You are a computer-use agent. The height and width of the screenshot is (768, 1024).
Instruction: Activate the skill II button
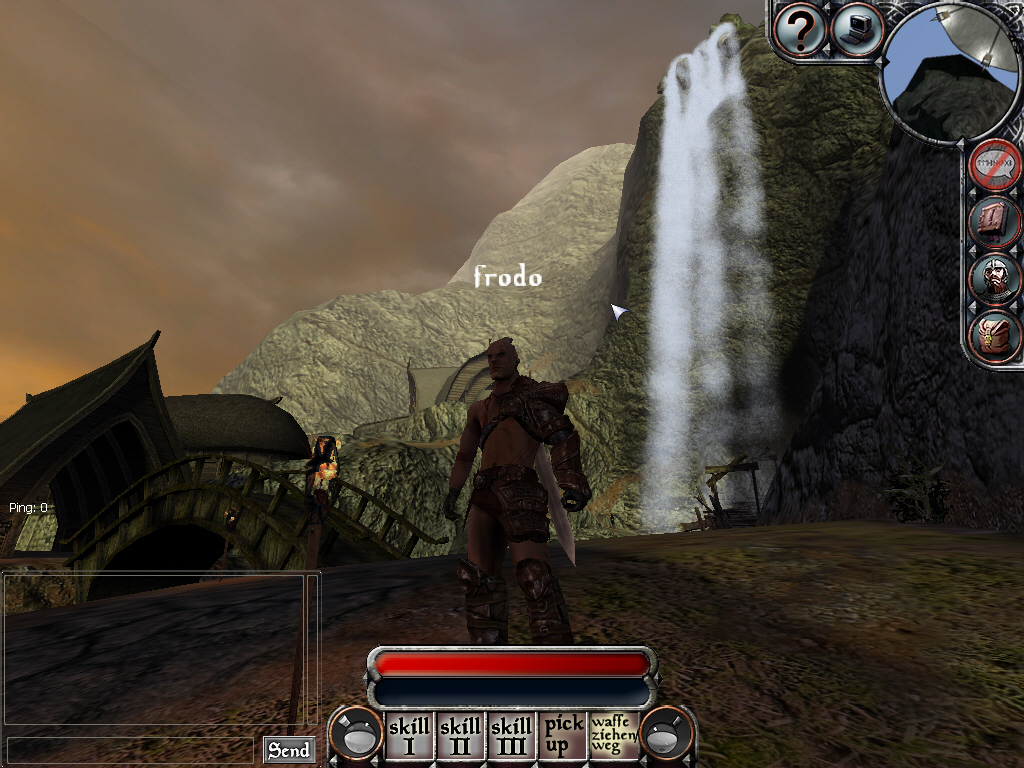point(460,736)
